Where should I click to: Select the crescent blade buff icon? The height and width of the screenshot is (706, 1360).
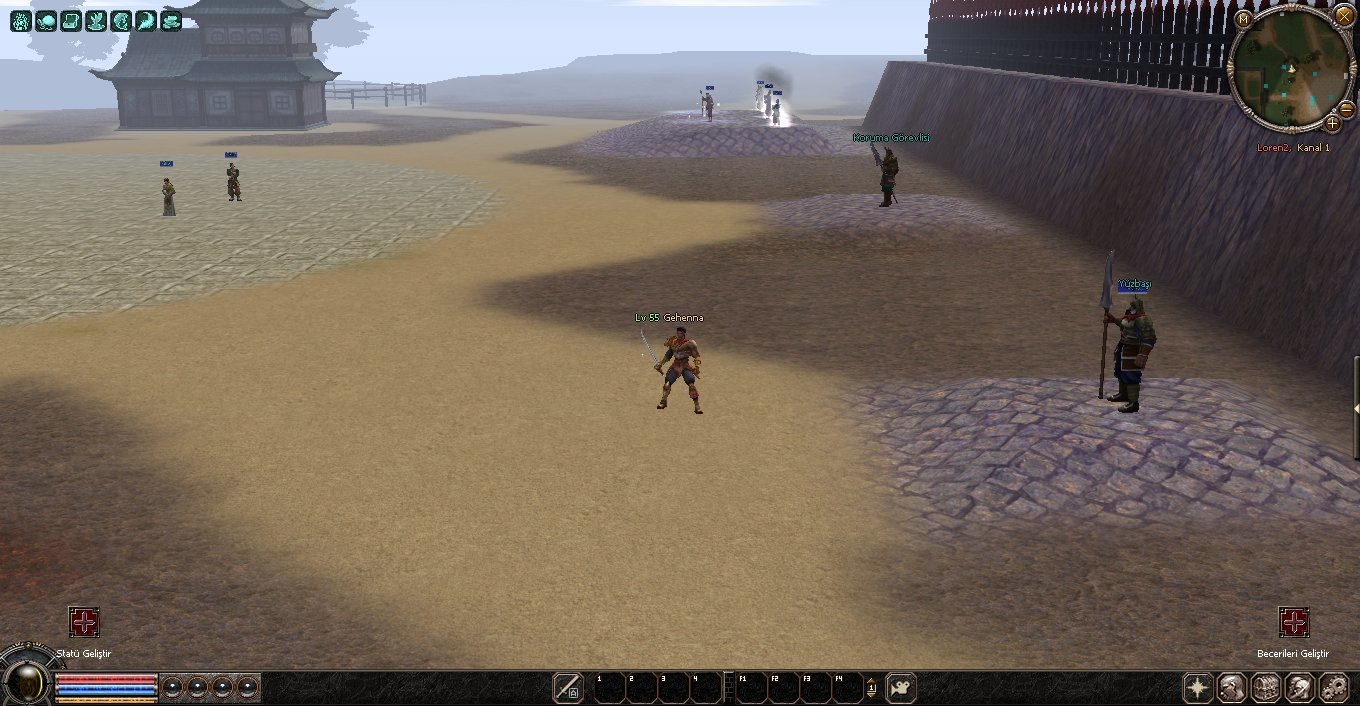(146, 20)
